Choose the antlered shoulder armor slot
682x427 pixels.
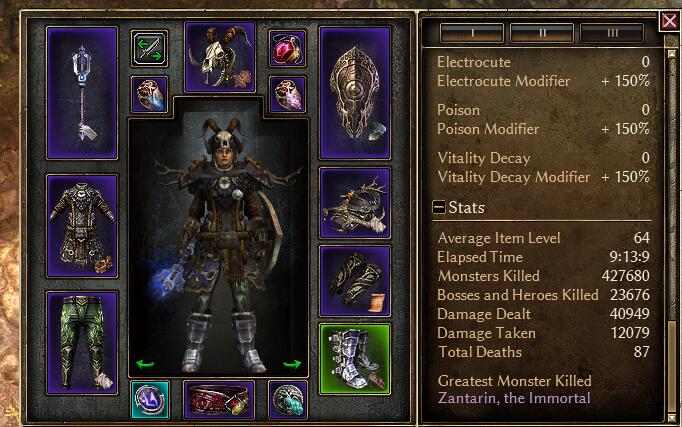click(x=354, y=203)
